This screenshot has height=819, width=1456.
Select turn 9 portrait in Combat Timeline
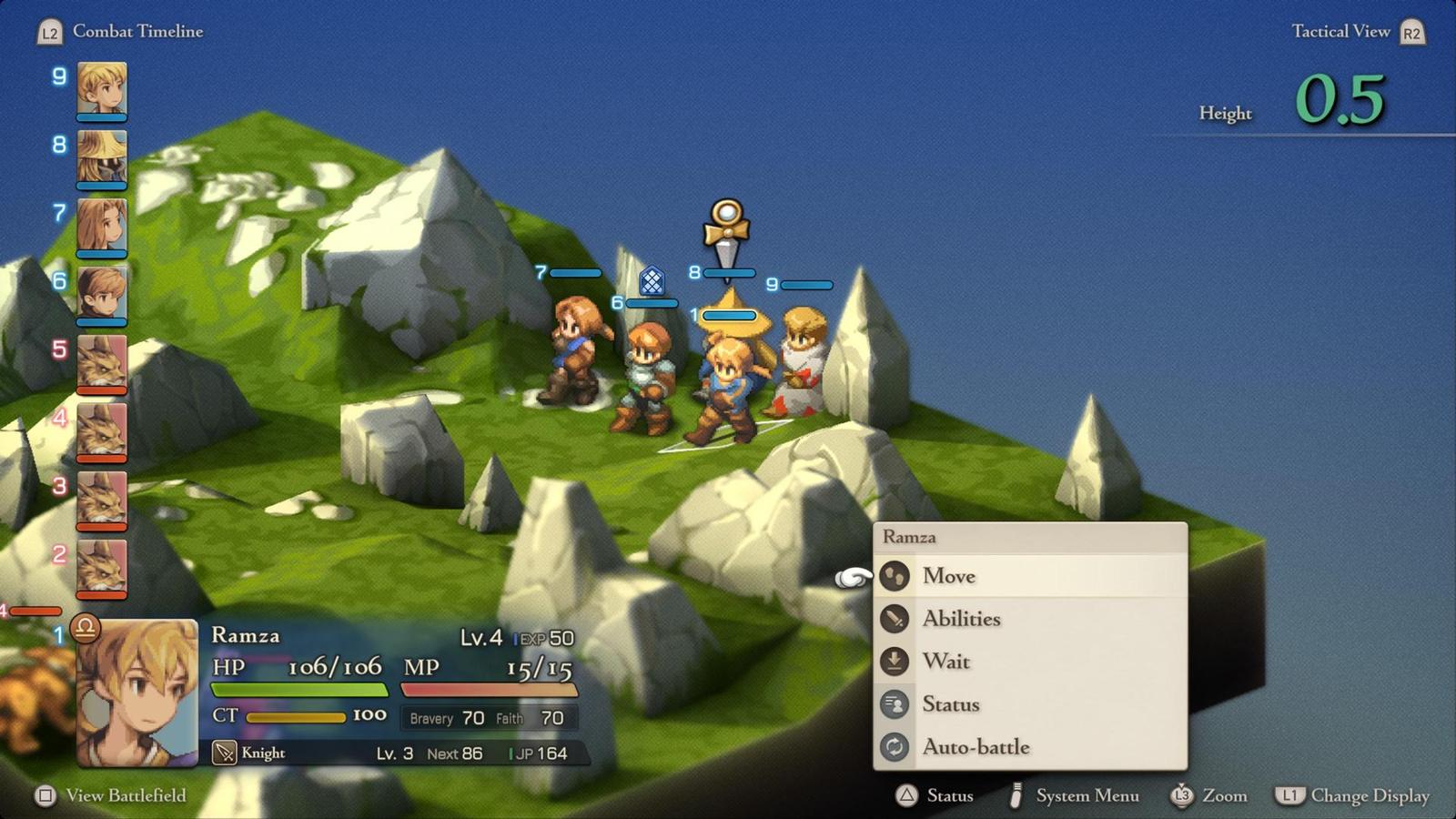tap(102, 87)
